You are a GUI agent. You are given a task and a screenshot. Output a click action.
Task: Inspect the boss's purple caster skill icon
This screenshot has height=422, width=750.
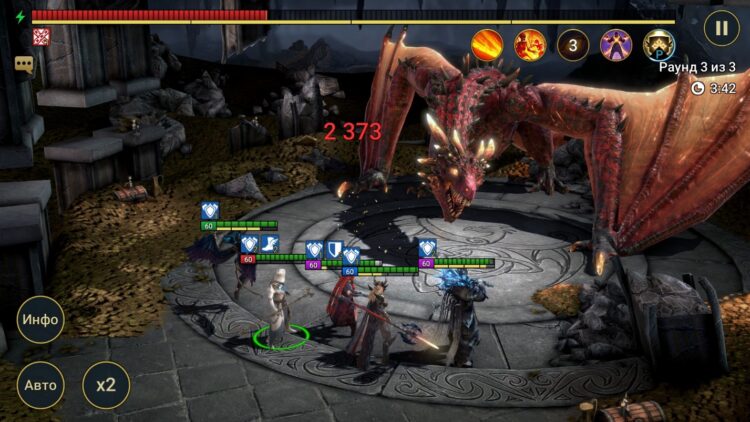click(616, 45)
